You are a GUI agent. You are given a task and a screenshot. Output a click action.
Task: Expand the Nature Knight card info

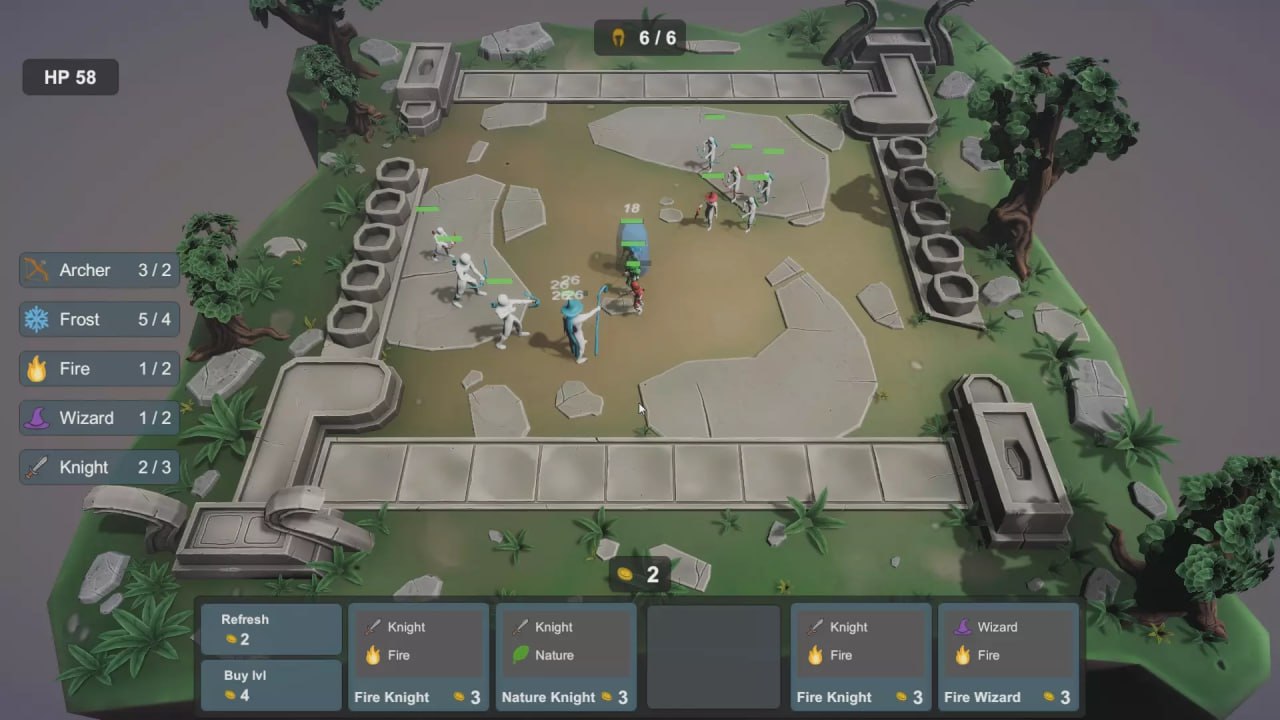point(565,655)
